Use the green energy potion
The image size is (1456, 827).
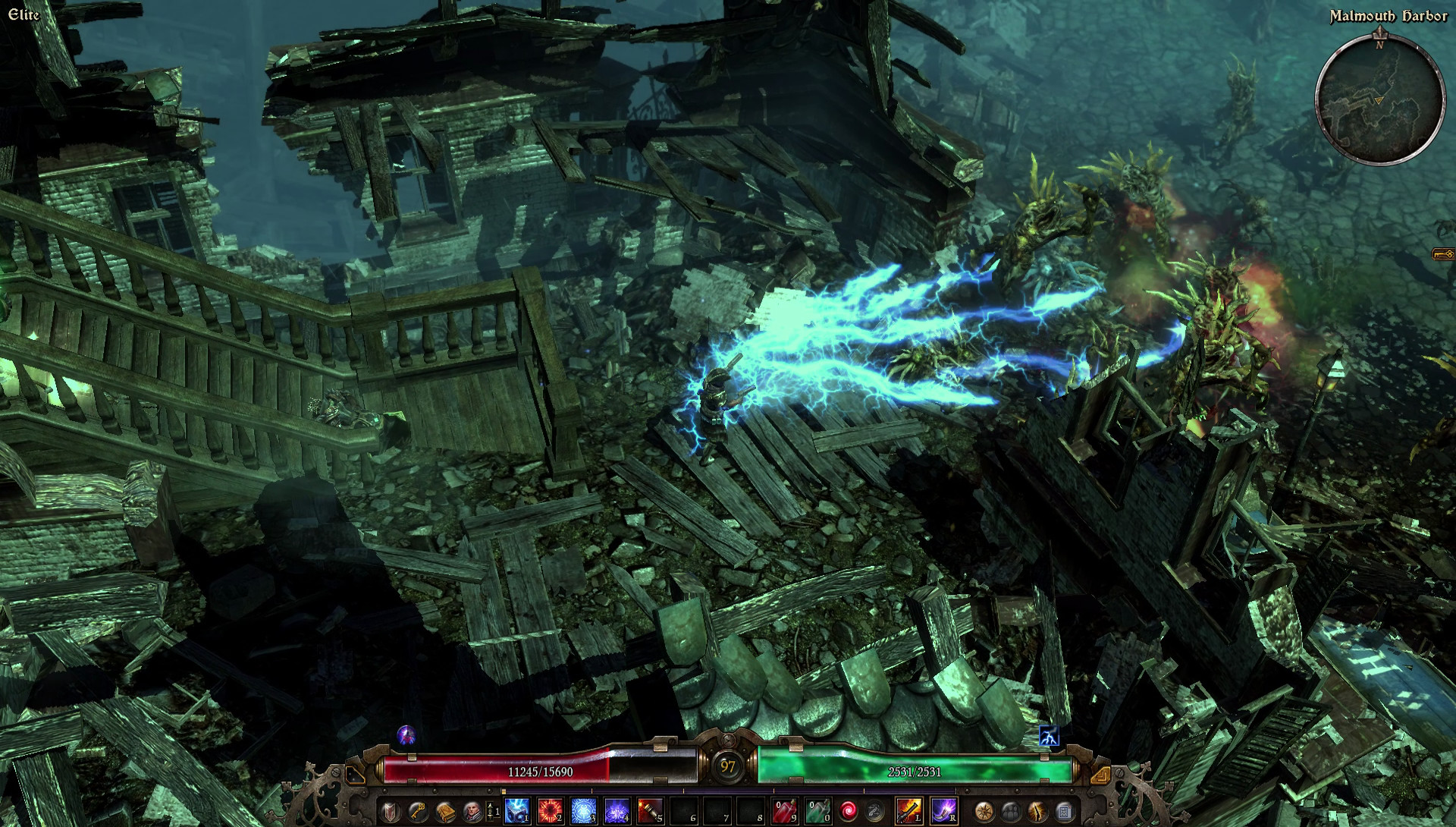tap(817, 810)
